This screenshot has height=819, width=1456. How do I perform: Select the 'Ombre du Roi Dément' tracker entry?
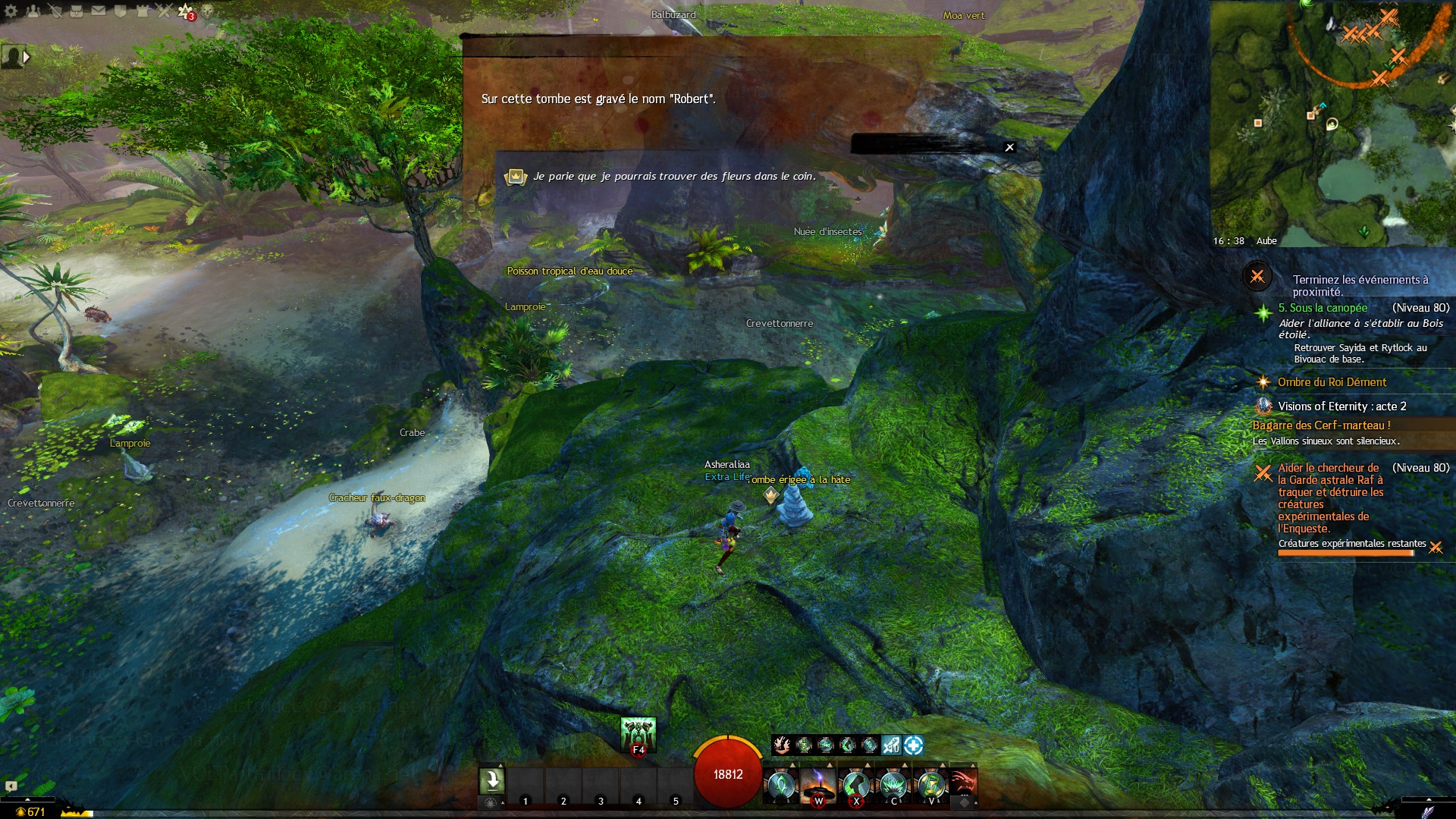pyautogui.click(x=1332, y=382)
